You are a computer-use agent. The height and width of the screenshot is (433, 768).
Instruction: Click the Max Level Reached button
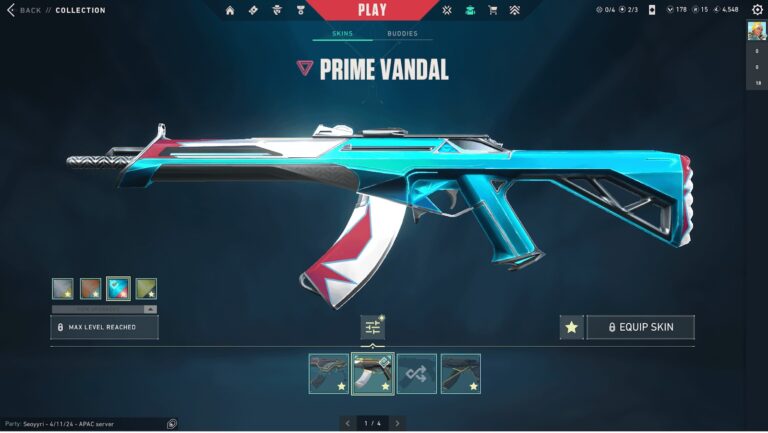pos(104,327)
